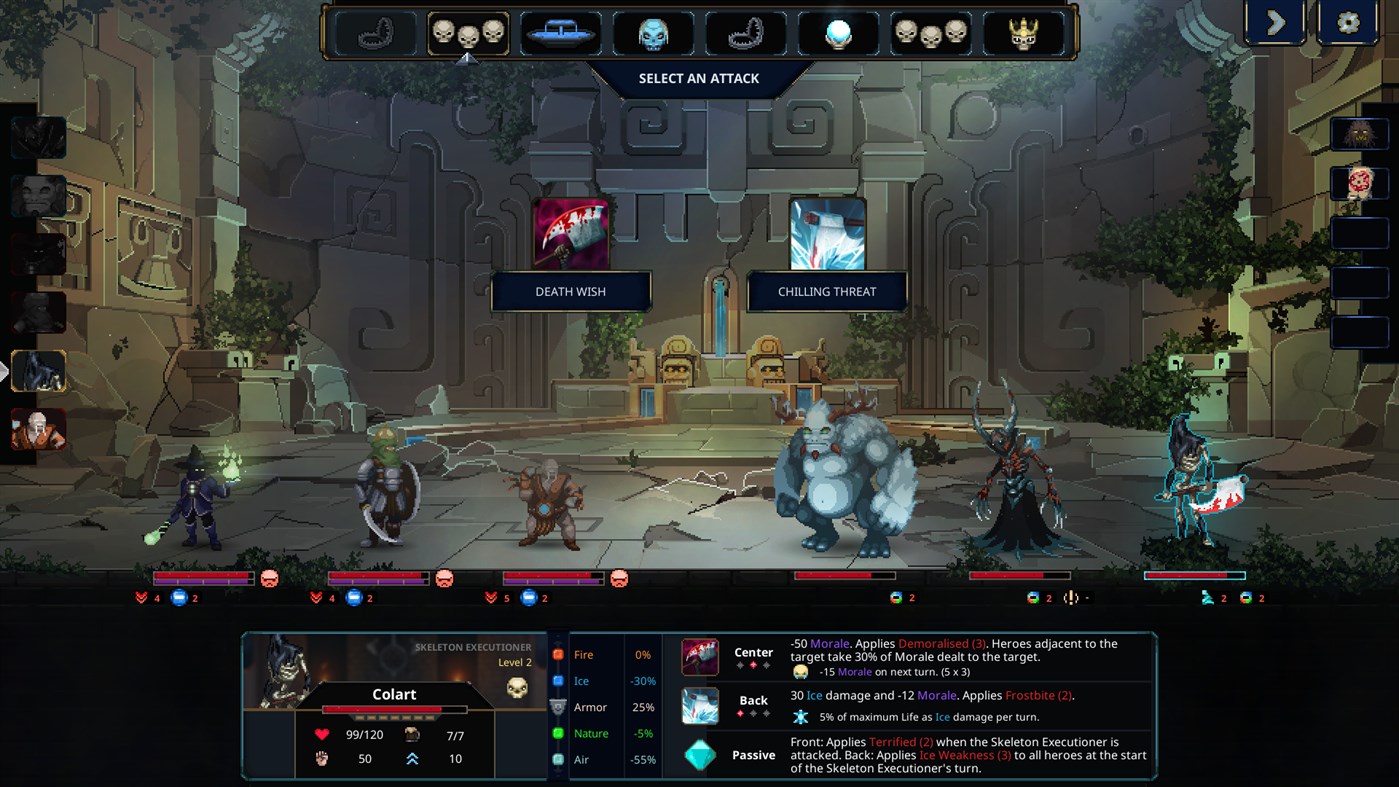Click the bear trap attack icon
Image resolution: width=1399 pixels, height=787 pixels.
375,33
